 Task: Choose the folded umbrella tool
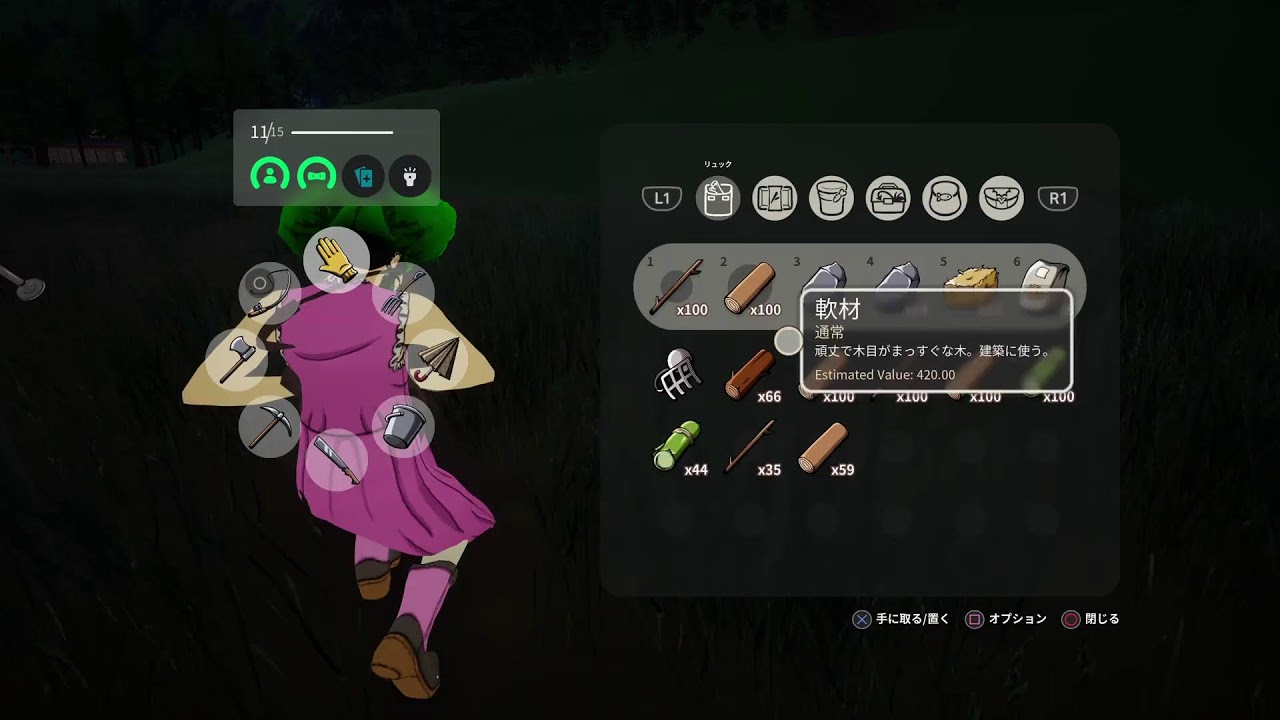pyautogui.click(x=436, y=357)
